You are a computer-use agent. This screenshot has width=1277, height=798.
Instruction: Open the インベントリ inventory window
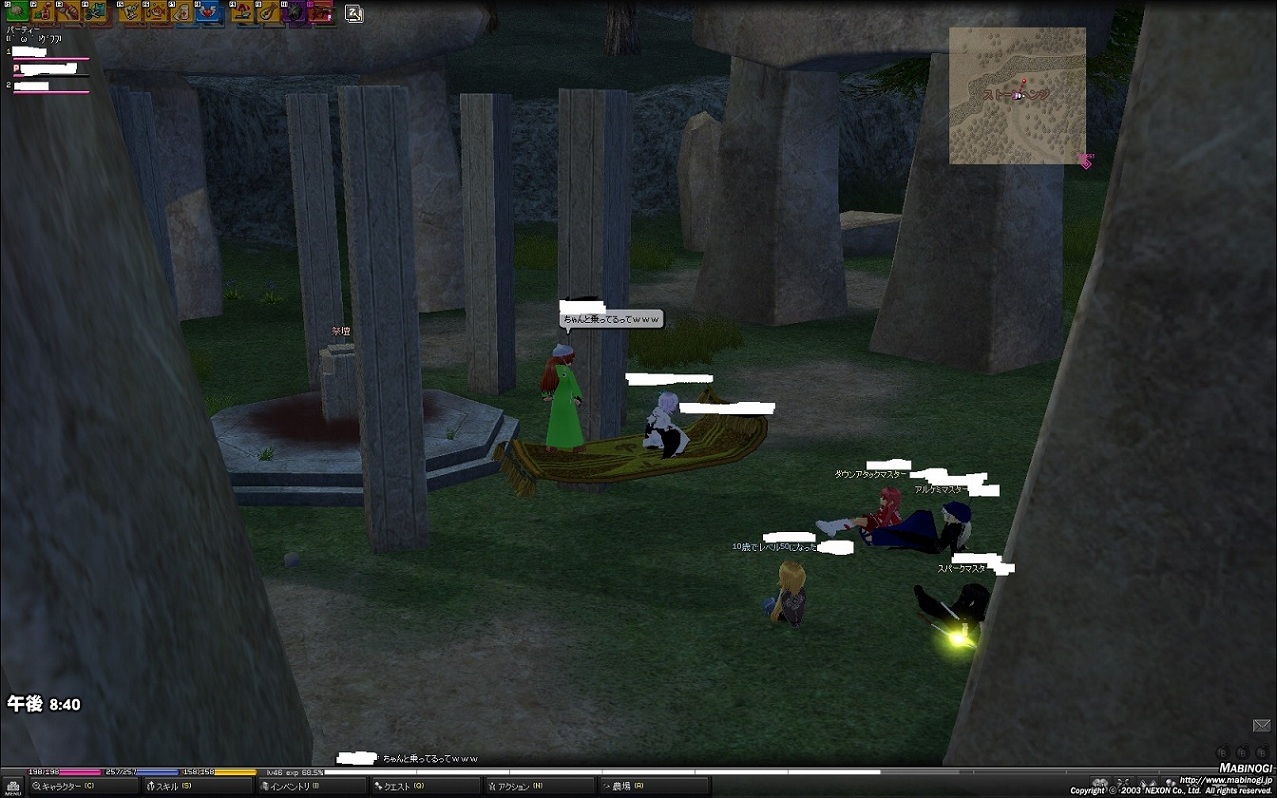(x=290, y=787)
